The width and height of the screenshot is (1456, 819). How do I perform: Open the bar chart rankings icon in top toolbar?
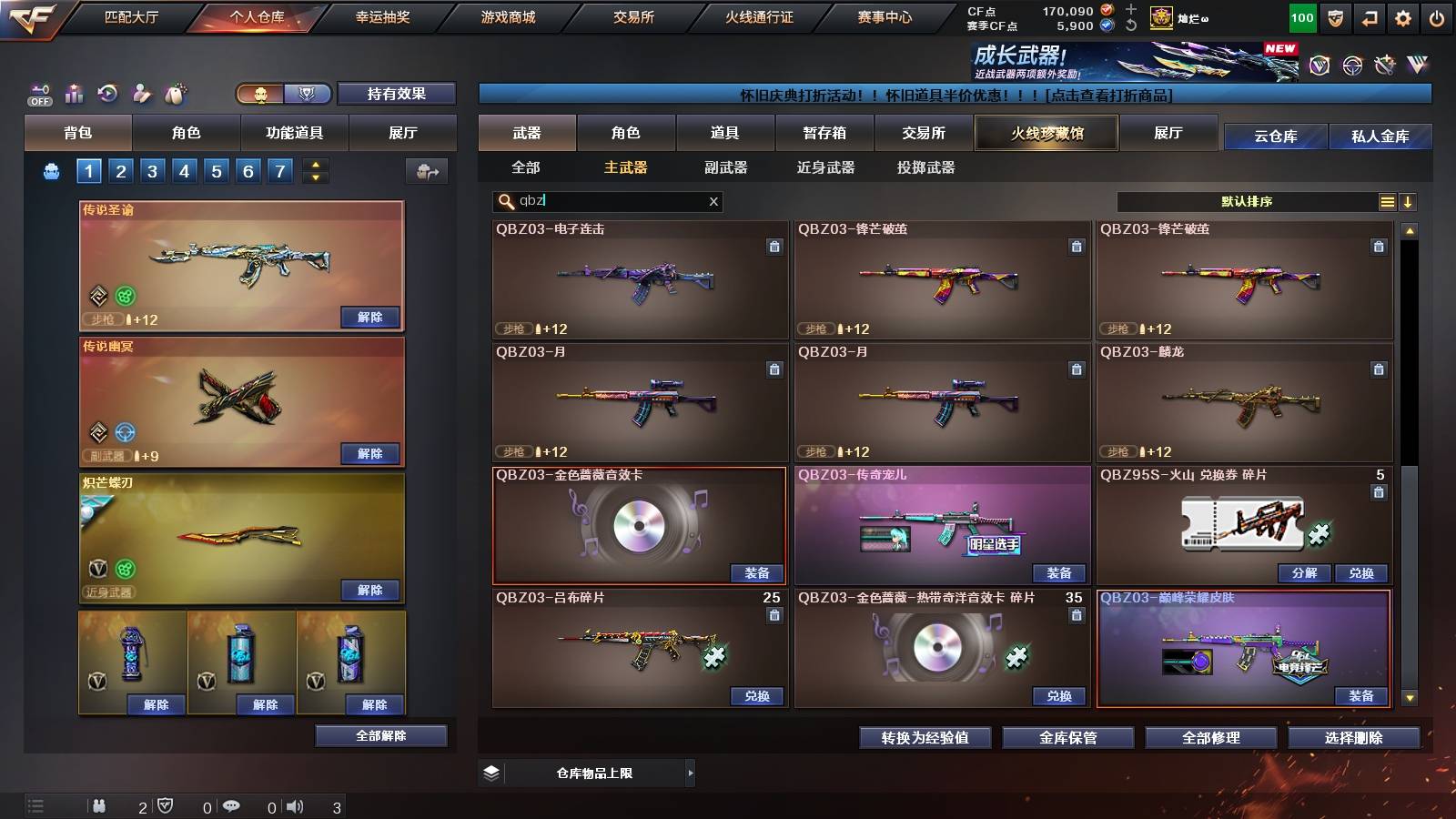point(74,93)
